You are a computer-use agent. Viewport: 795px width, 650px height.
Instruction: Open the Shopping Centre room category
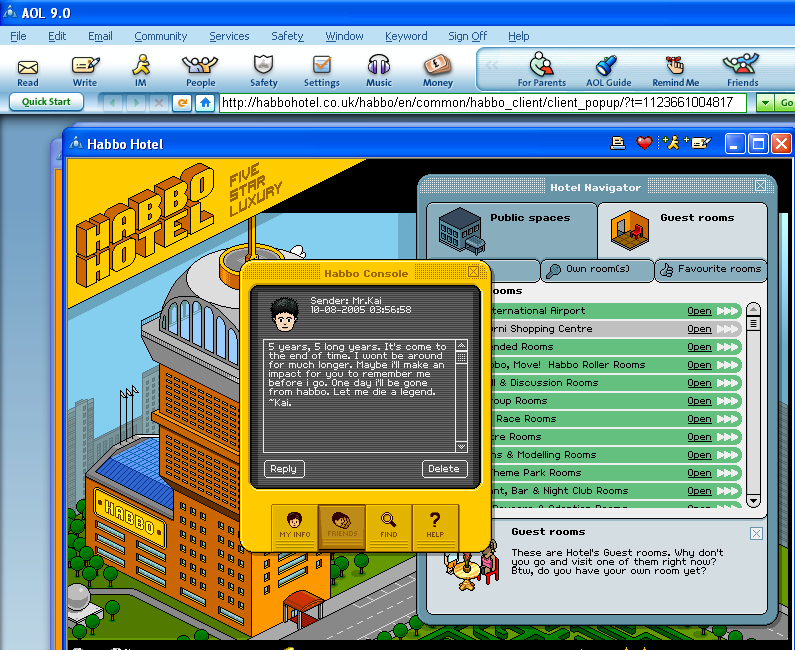(699, 329)
